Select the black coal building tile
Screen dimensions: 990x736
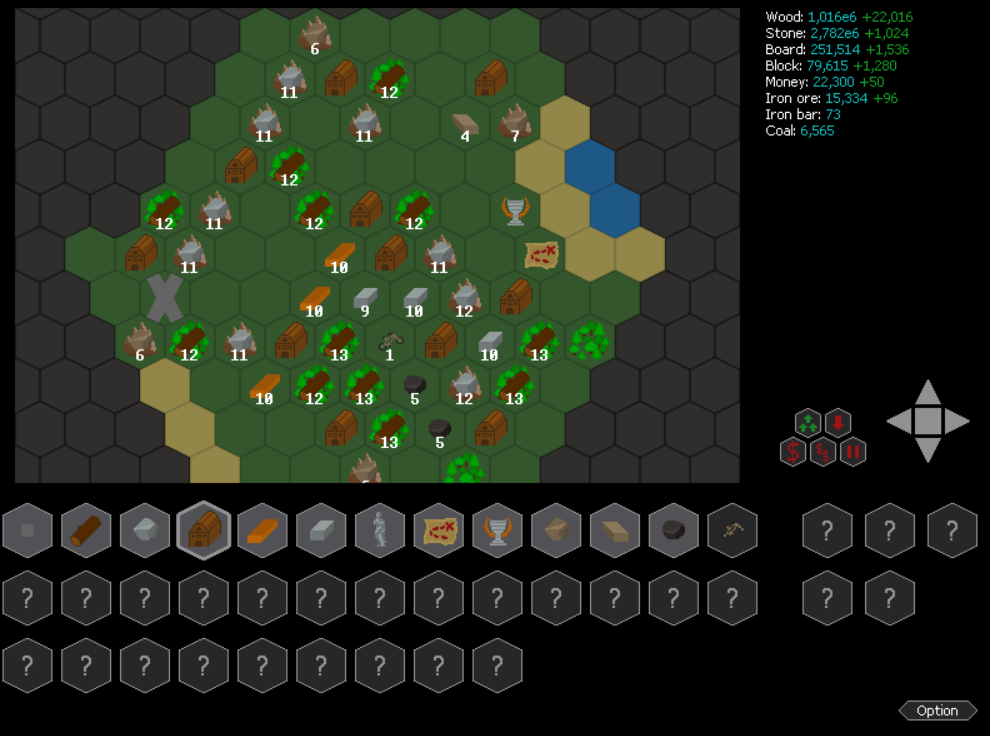(x=674, y=530)
